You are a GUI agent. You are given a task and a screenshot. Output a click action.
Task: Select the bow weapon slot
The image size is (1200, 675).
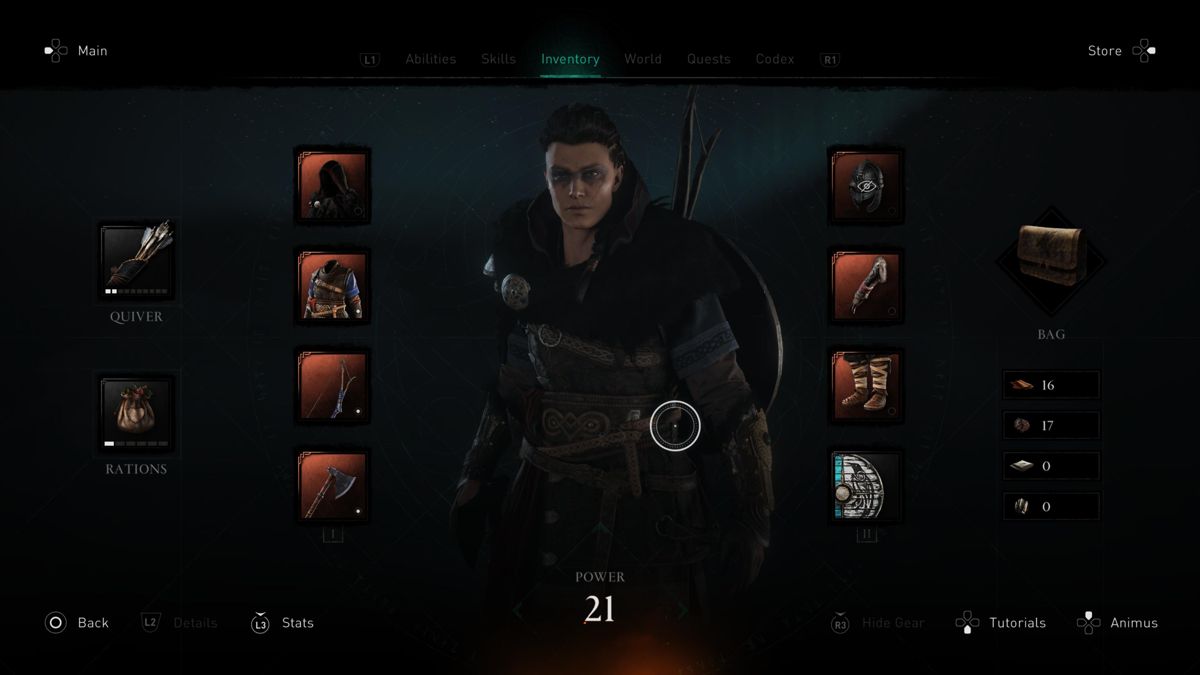pyautogui.click(x=333, y=386)
